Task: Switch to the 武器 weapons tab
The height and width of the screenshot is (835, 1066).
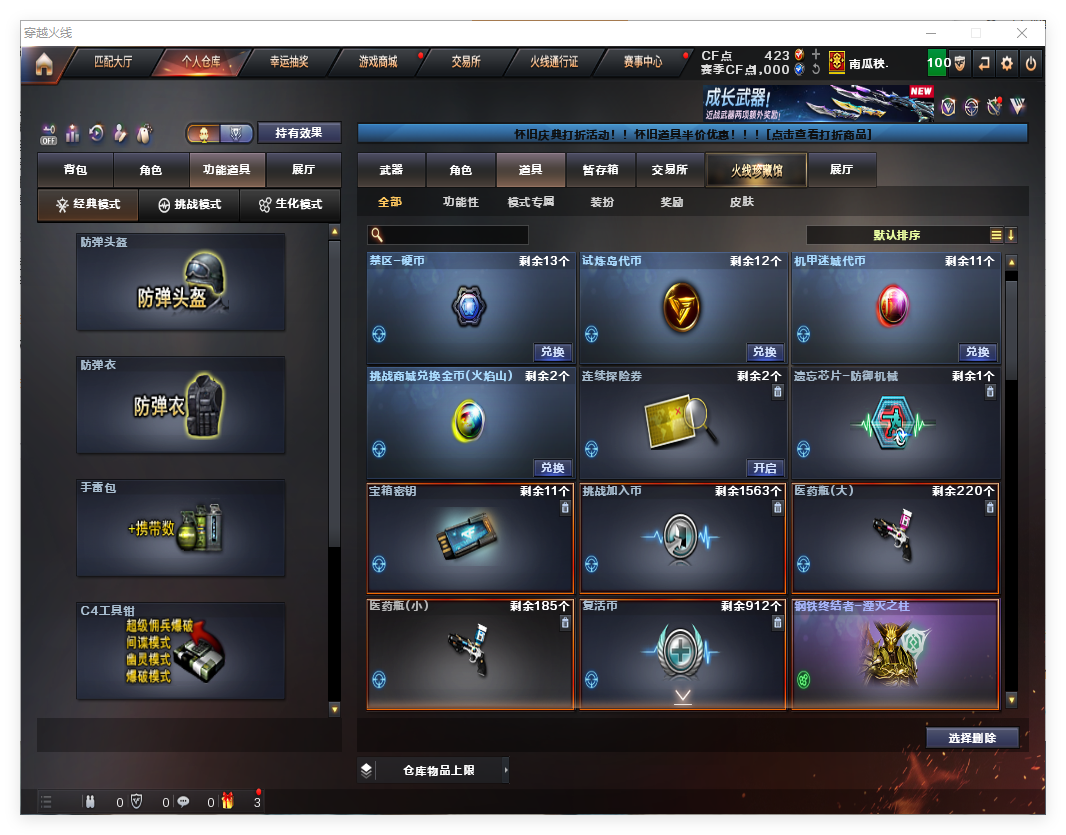Action: pyautogui.click(x=391, y=170)
